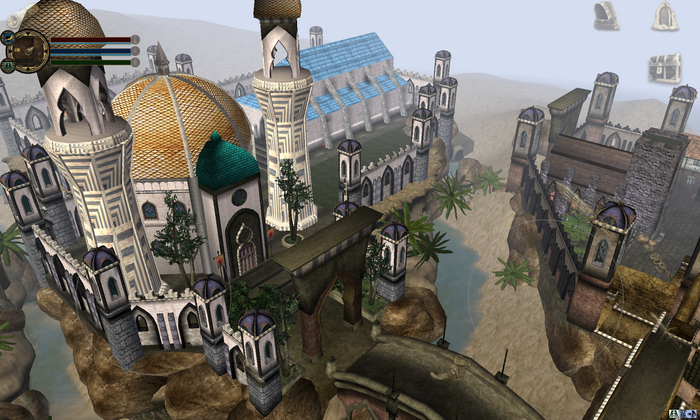This screenshot has height=420, width=700.
Task: Click the round compass dial
Action: (x=29, y=49)
